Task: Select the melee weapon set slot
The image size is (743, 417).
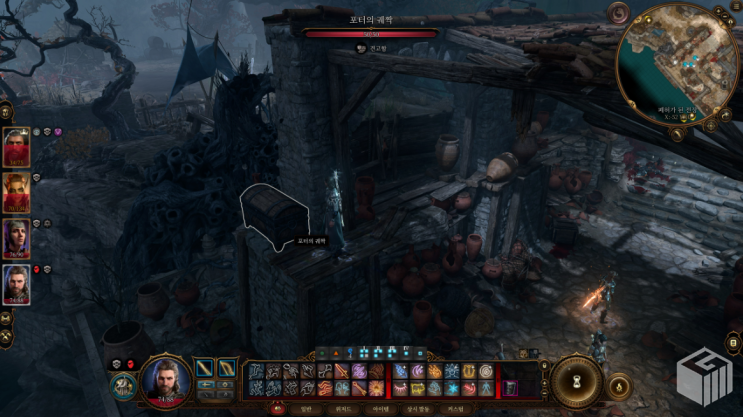Action: [205, 368]
